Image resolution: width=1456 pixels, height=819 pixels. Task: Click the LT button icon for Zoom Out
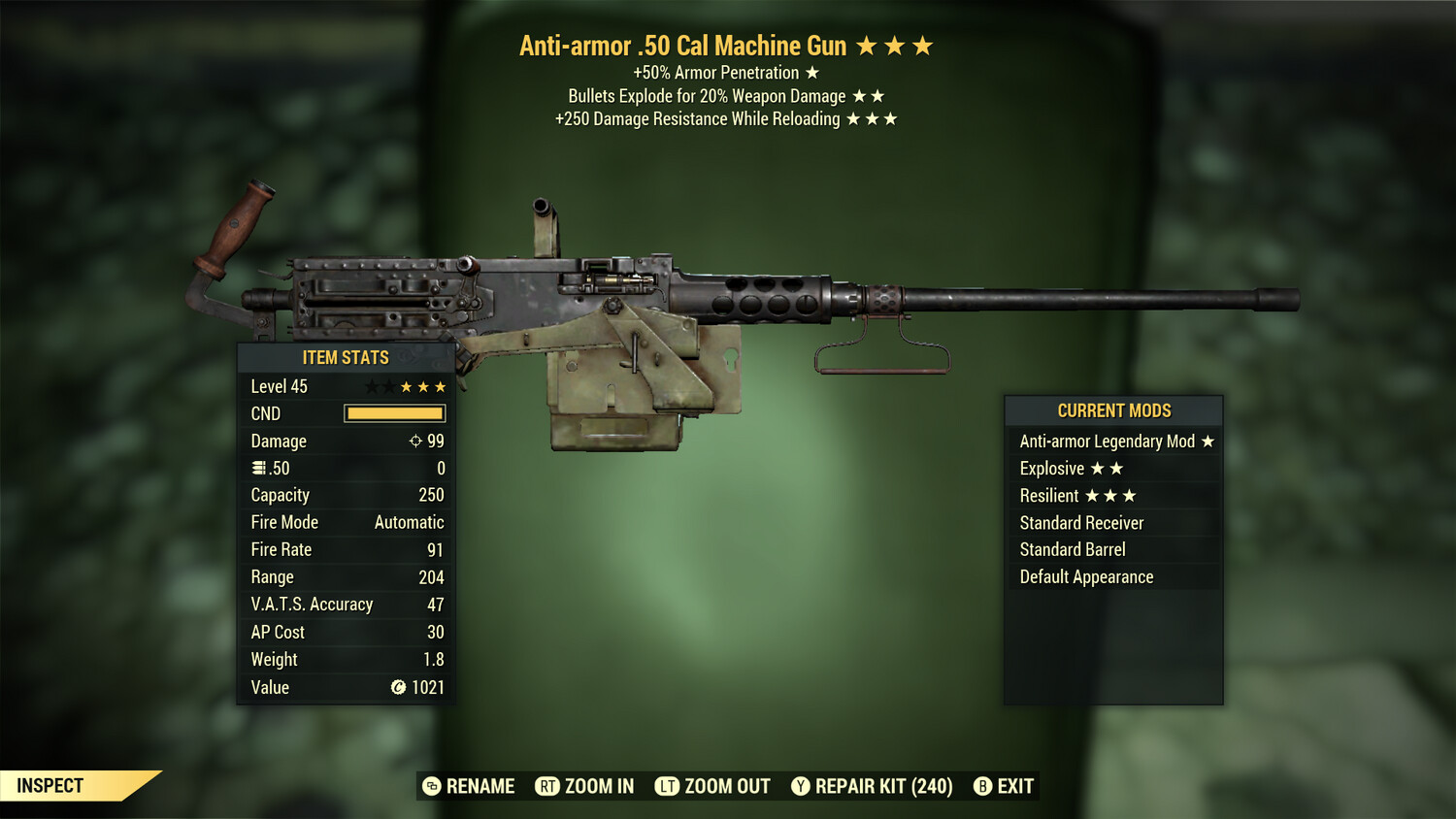coord(666,786)
